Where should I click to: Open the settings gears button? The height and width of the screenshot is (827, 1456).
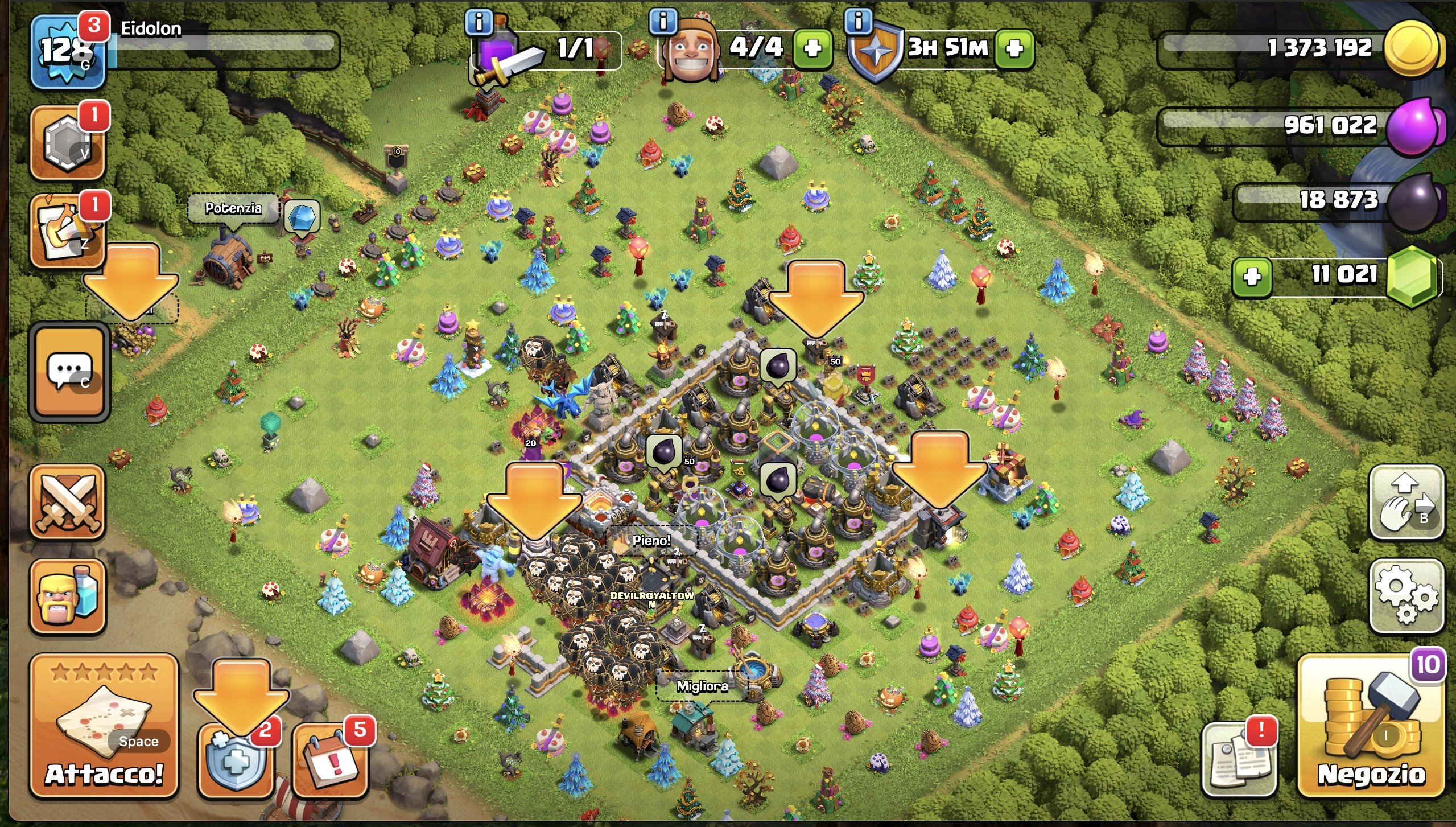click(1405, 596)
